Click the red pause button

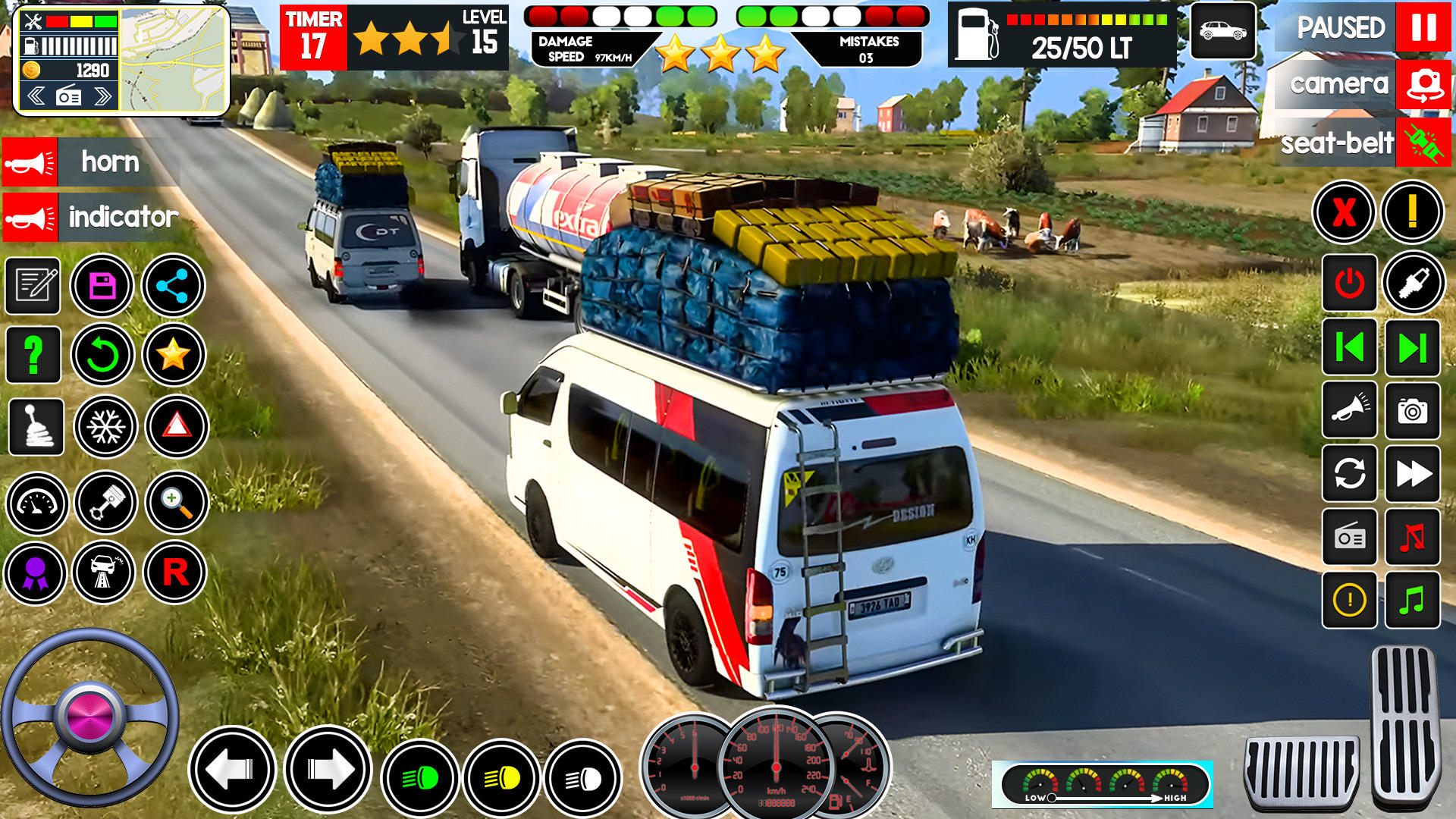[1423, 27]
